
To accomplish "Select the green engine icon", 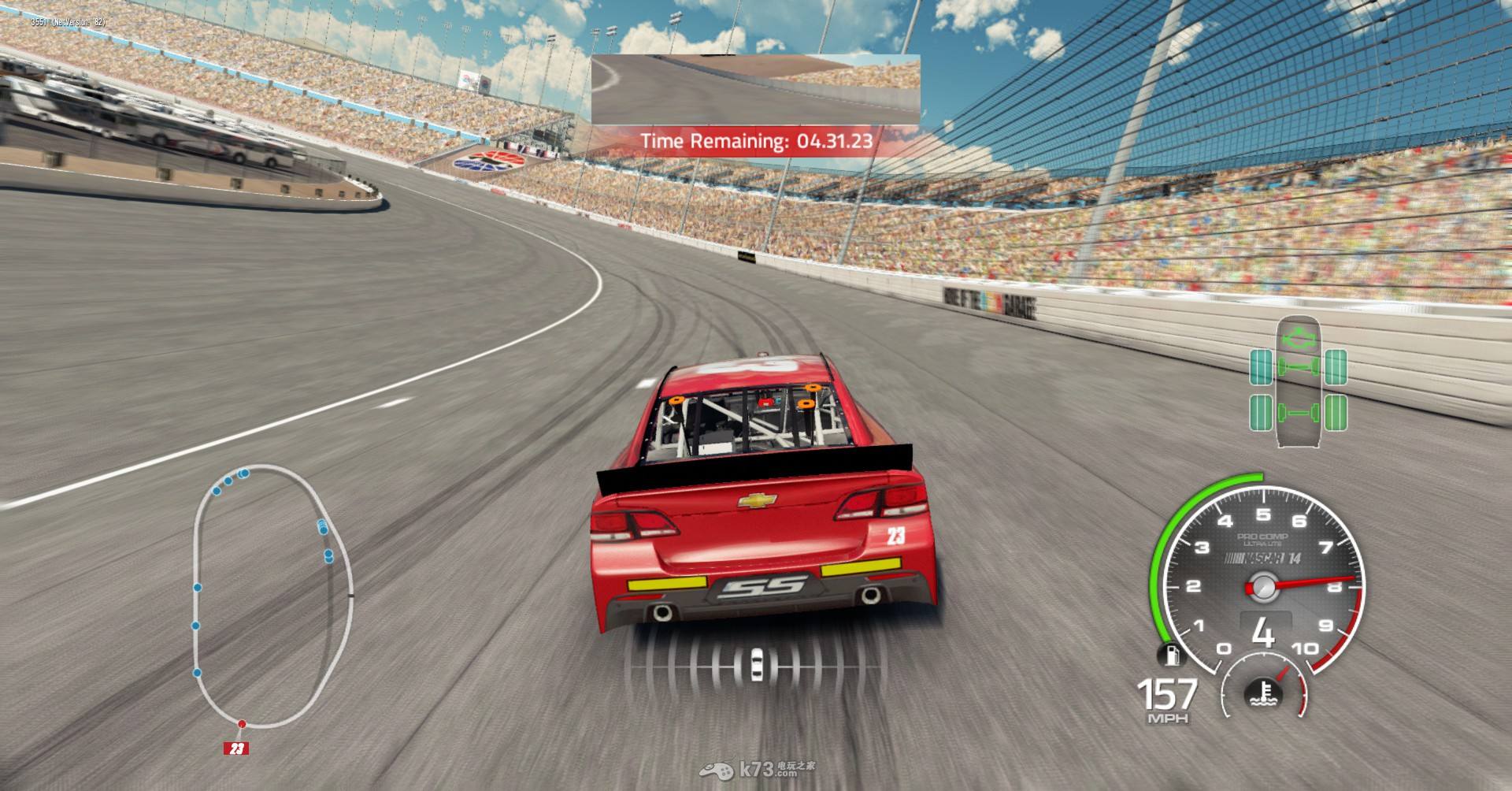I will point(1299,338).
